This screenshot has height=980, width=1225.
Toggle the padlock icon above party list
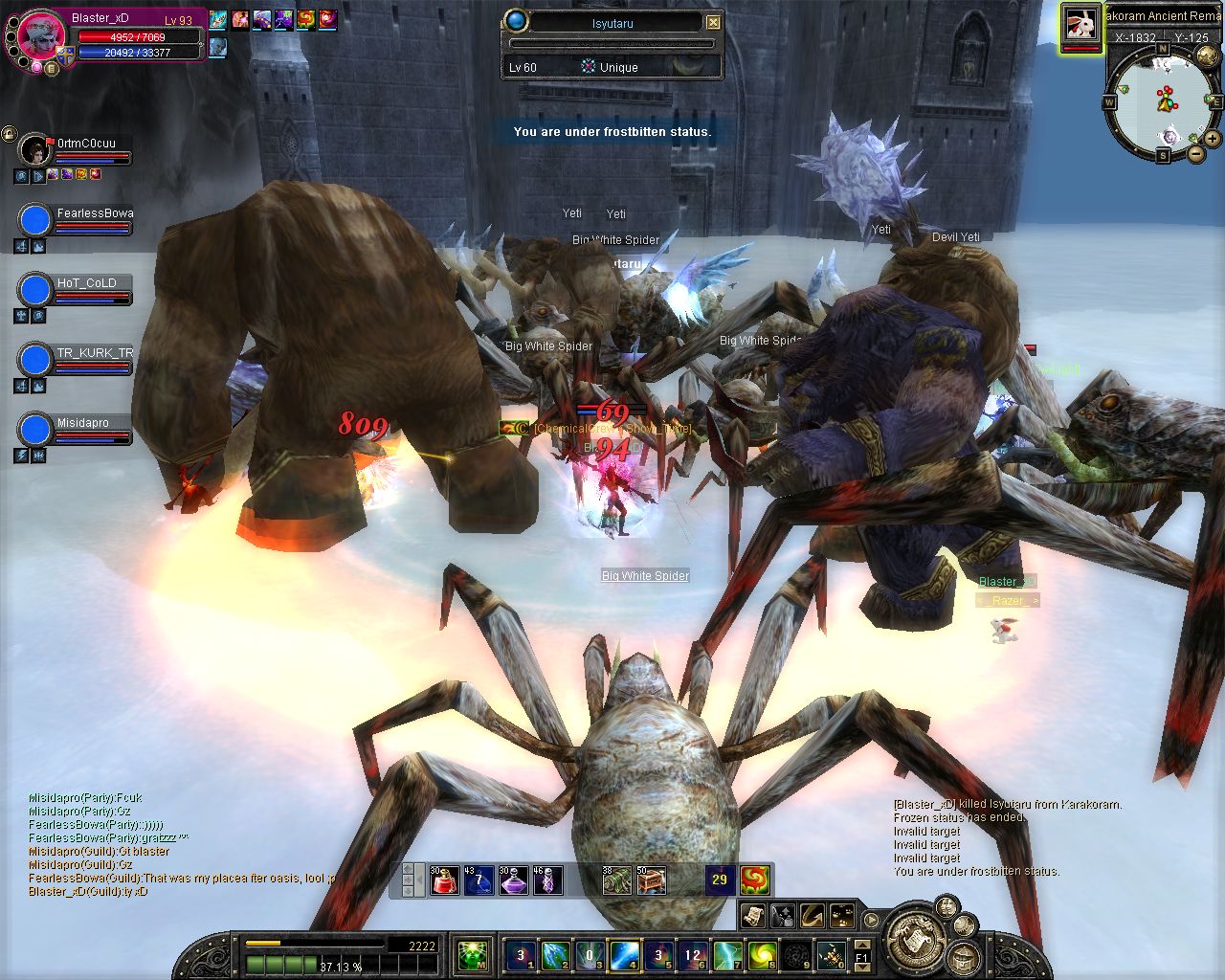[x=9, y=134]
